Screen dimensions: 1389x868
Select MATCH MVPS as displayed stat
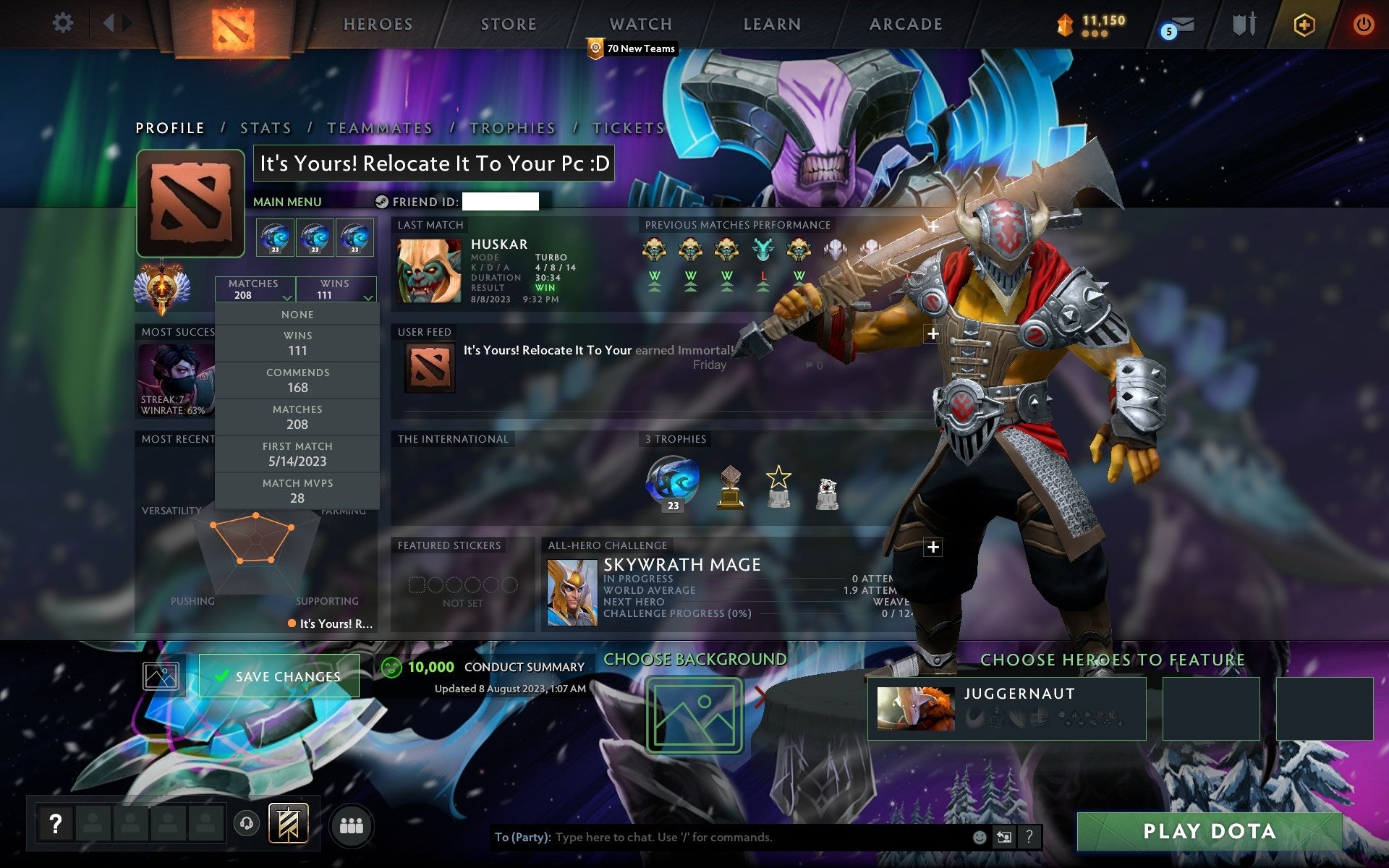pyautogui.click(x=297, y=490)
